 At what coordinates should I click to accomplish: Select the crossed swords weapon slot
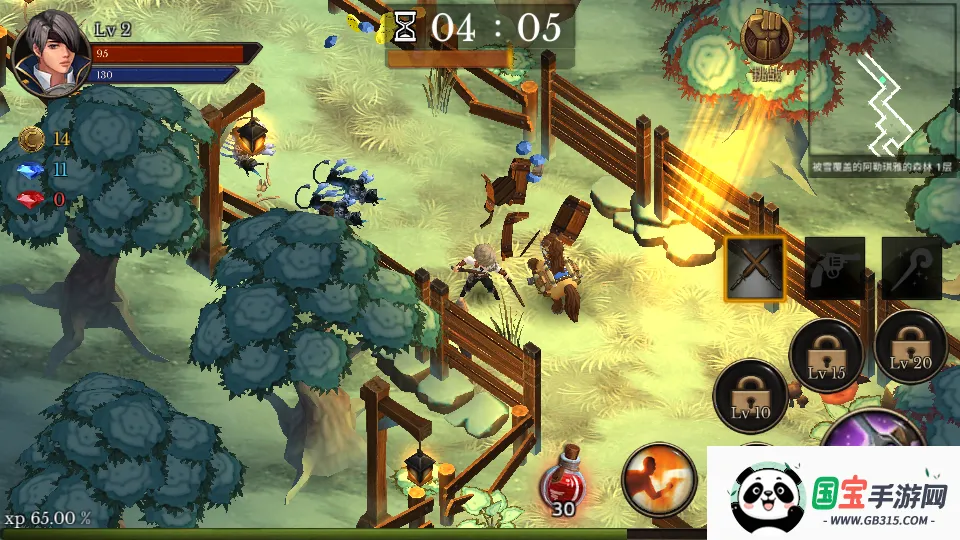pyautogui.click(x=755, y=268)
